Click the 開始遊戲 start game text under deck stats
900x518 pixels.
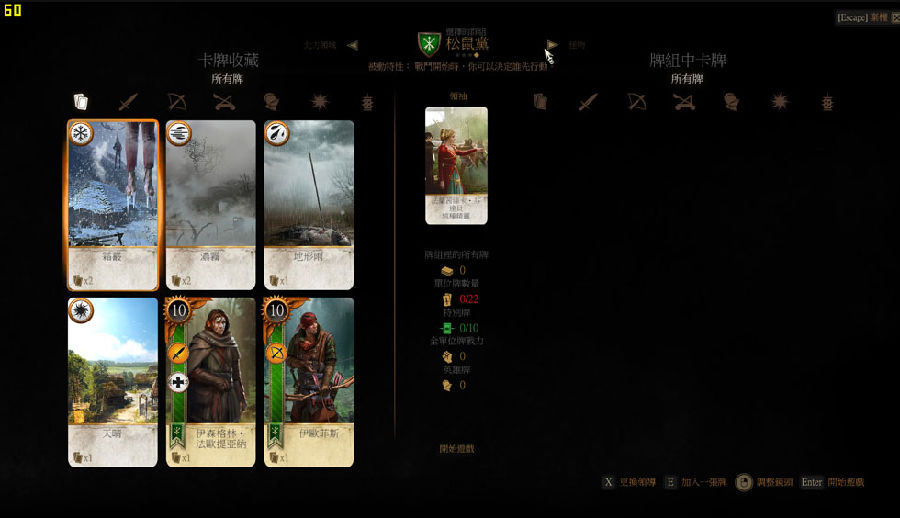457,449
